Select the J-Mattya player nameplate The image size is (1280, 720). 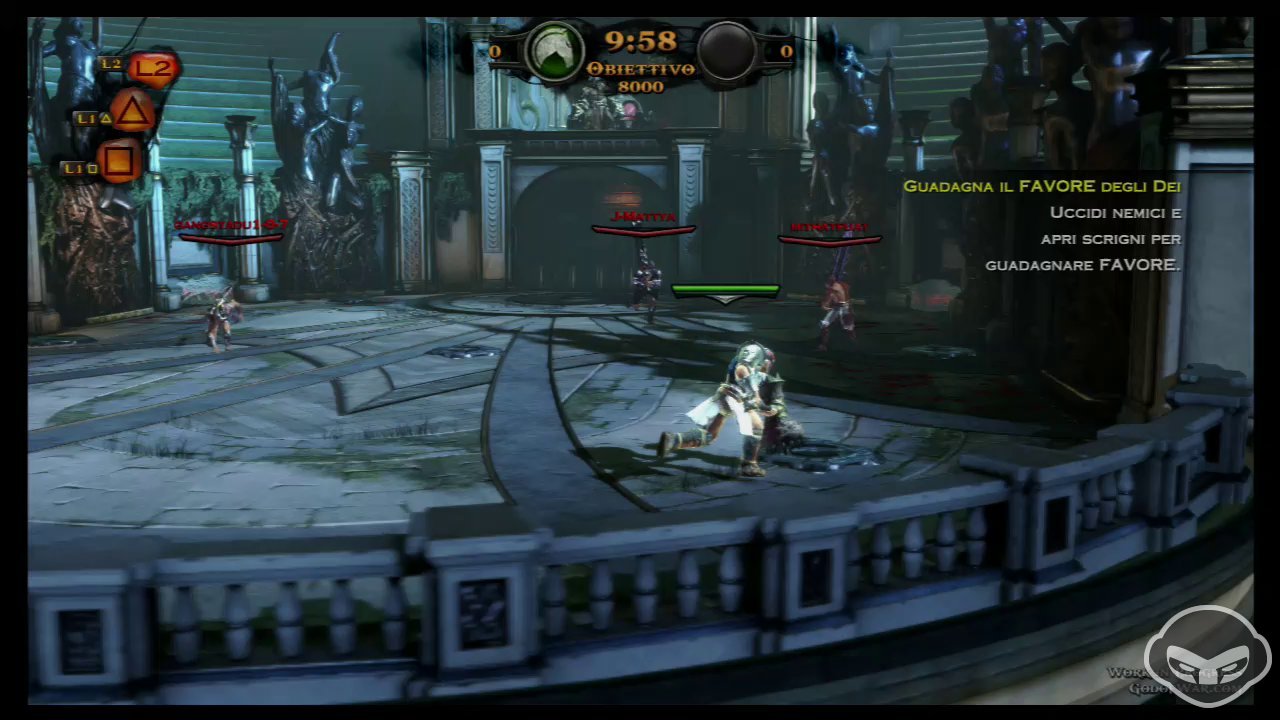643,218
